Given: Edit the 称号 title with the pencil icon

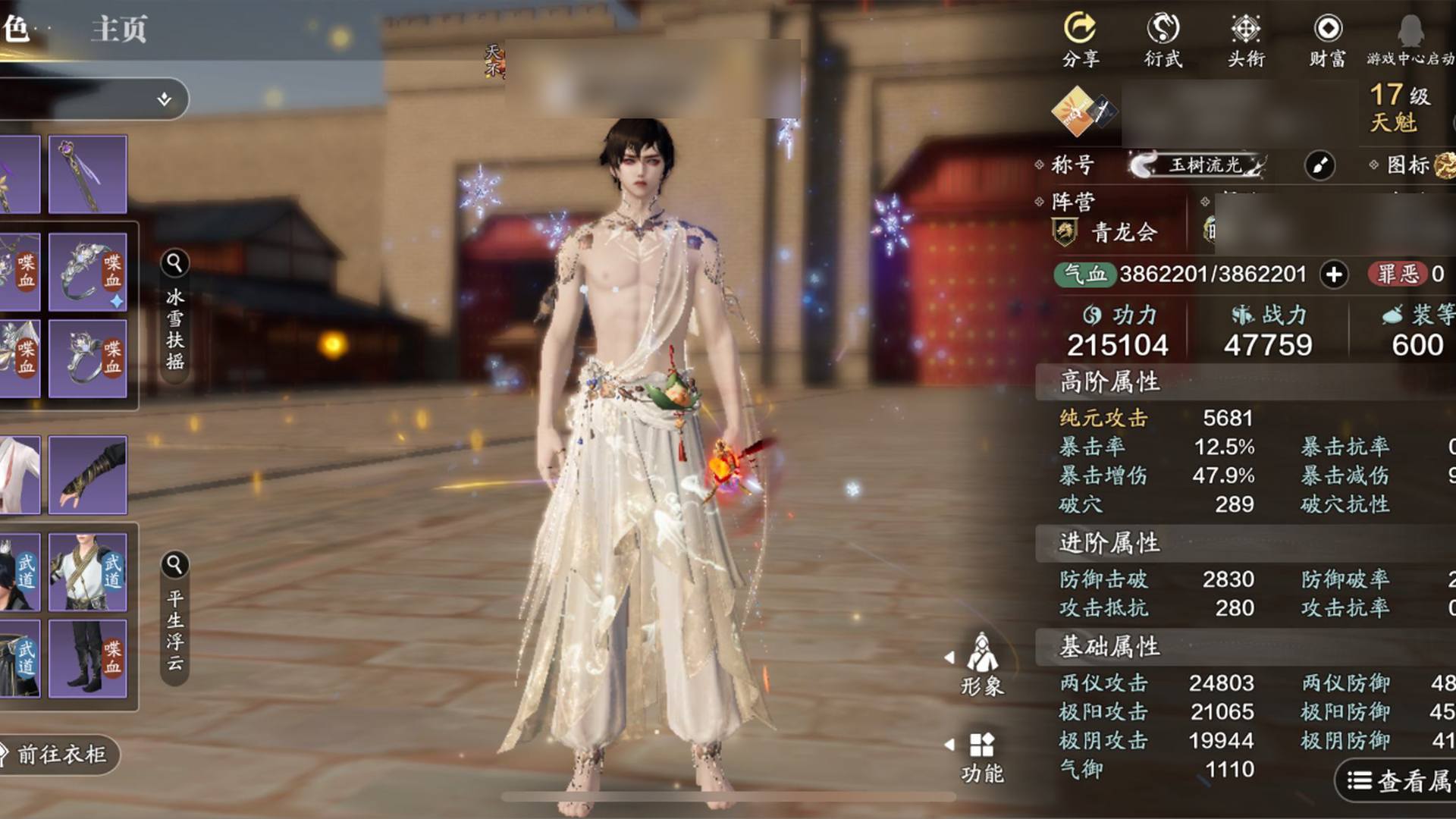Looking at the screenshot, I should (x=1319, y=165).
